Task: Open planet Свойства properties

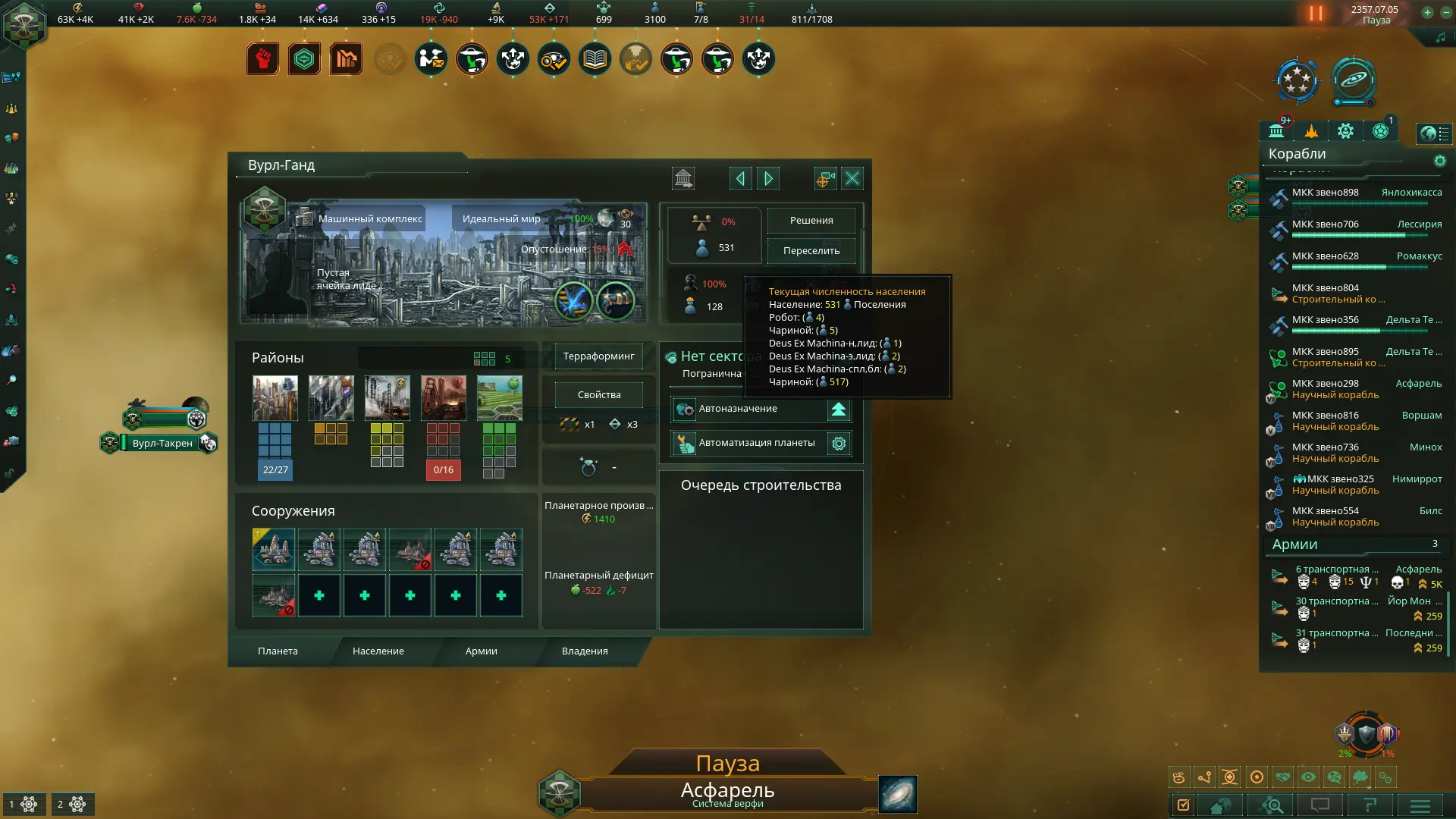Action: coord(598,395)
